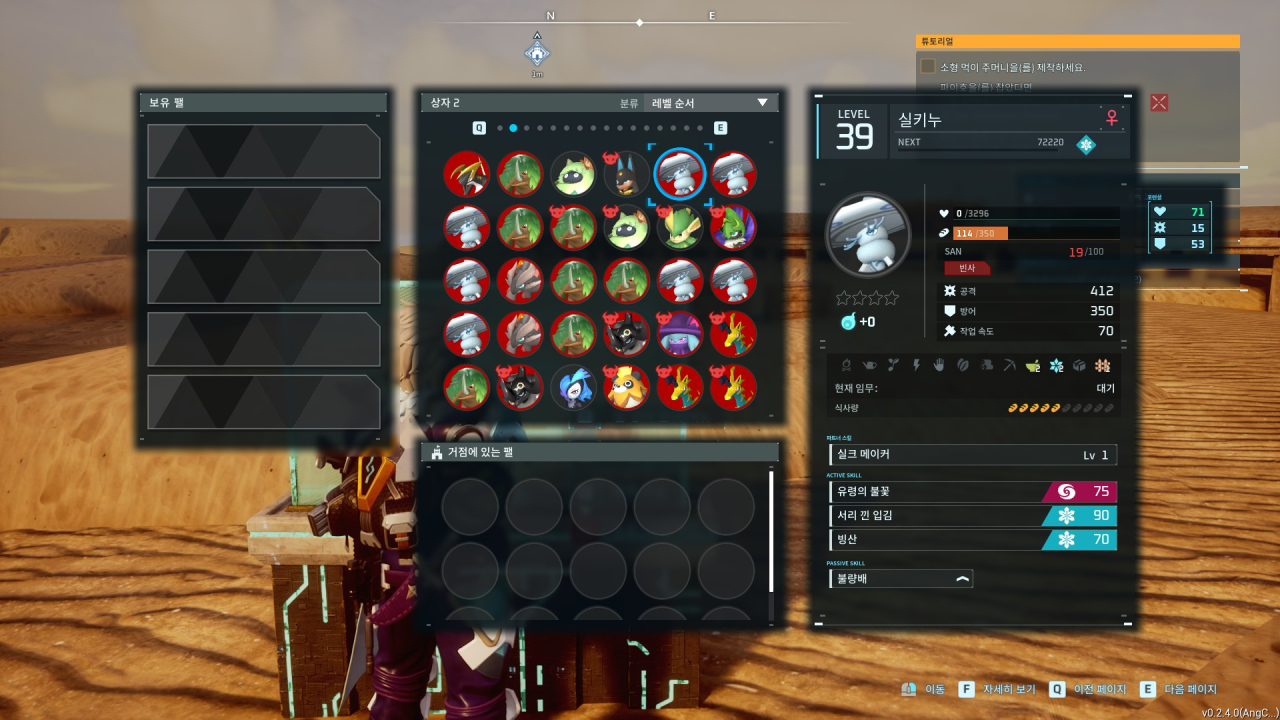Select the green leafy pal with yellow face

pyautogui.click(x=680, y=228)
